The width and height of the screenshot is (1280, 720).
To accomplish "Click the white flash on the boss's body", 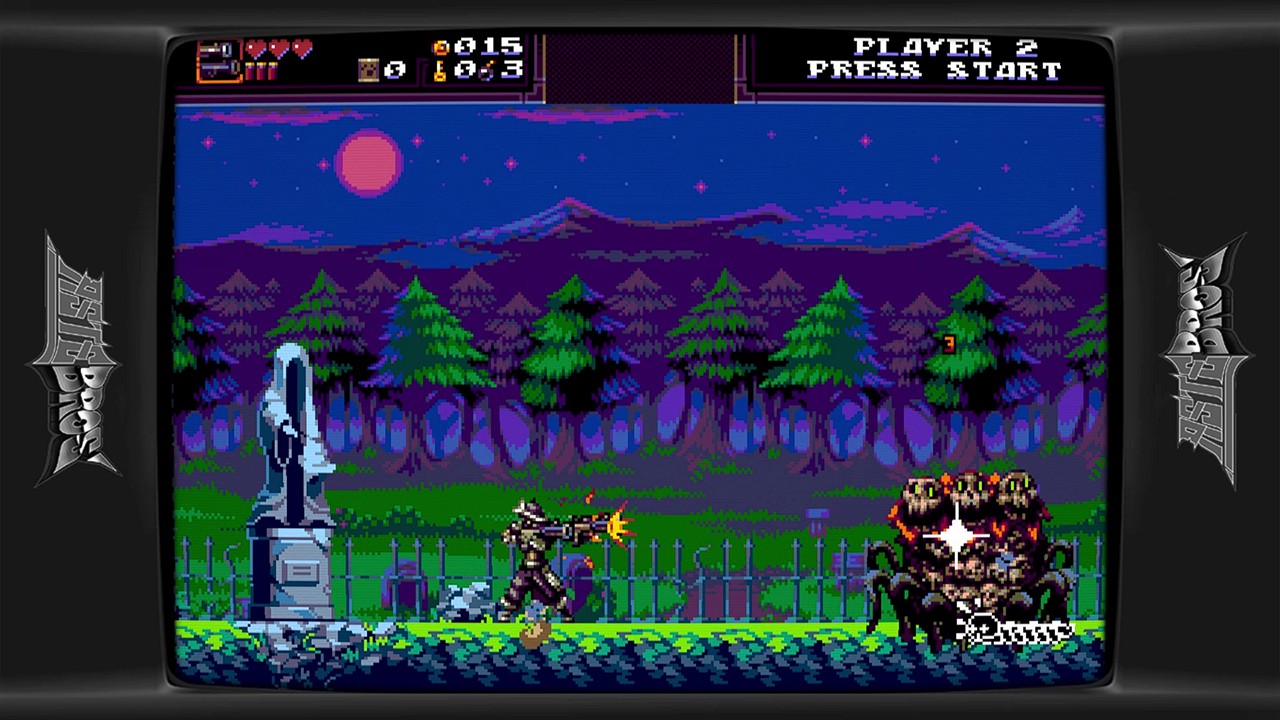I will 955,535.
